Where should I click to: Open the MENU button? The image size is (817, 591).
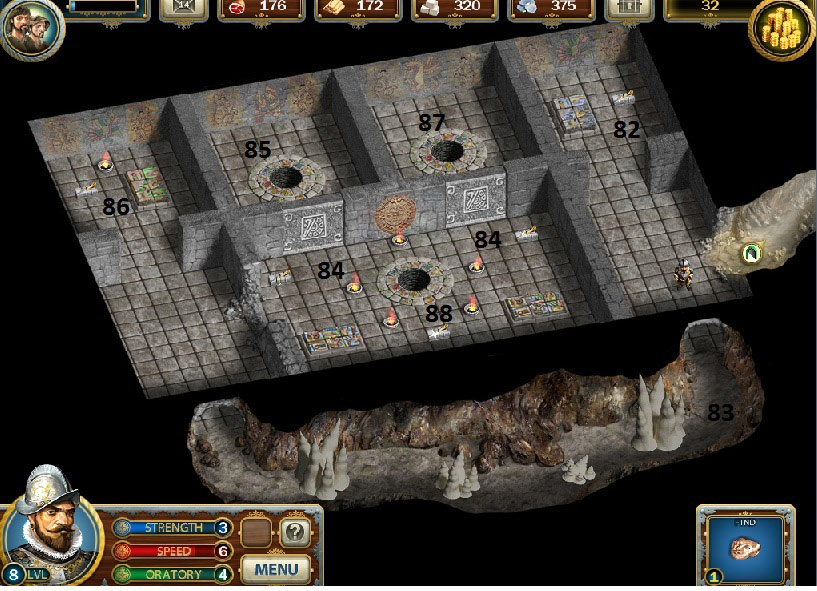pos(276,570)
